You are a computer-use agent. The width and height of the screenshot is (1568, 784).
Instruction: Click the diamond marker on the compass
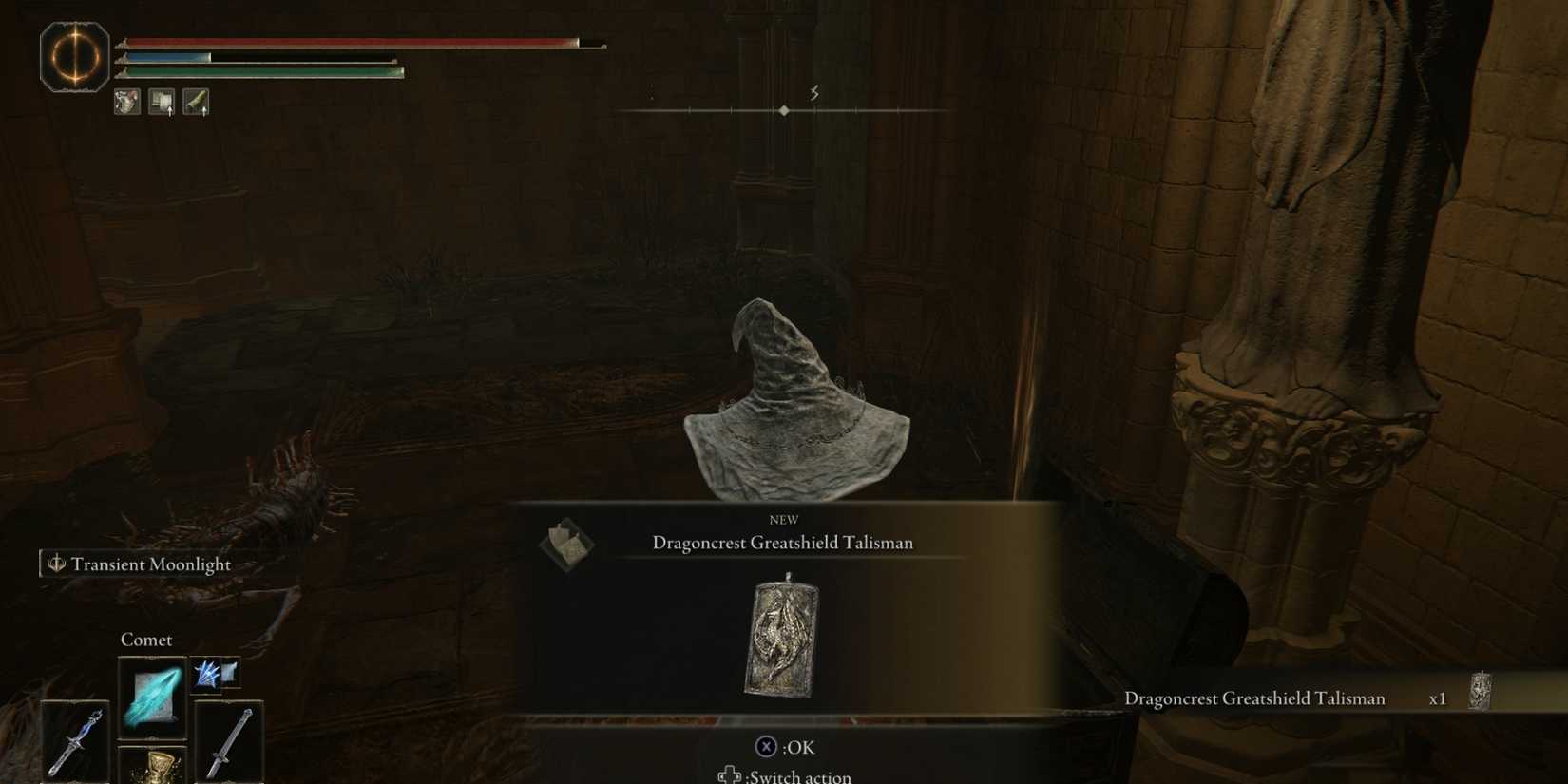pos(784,109)
